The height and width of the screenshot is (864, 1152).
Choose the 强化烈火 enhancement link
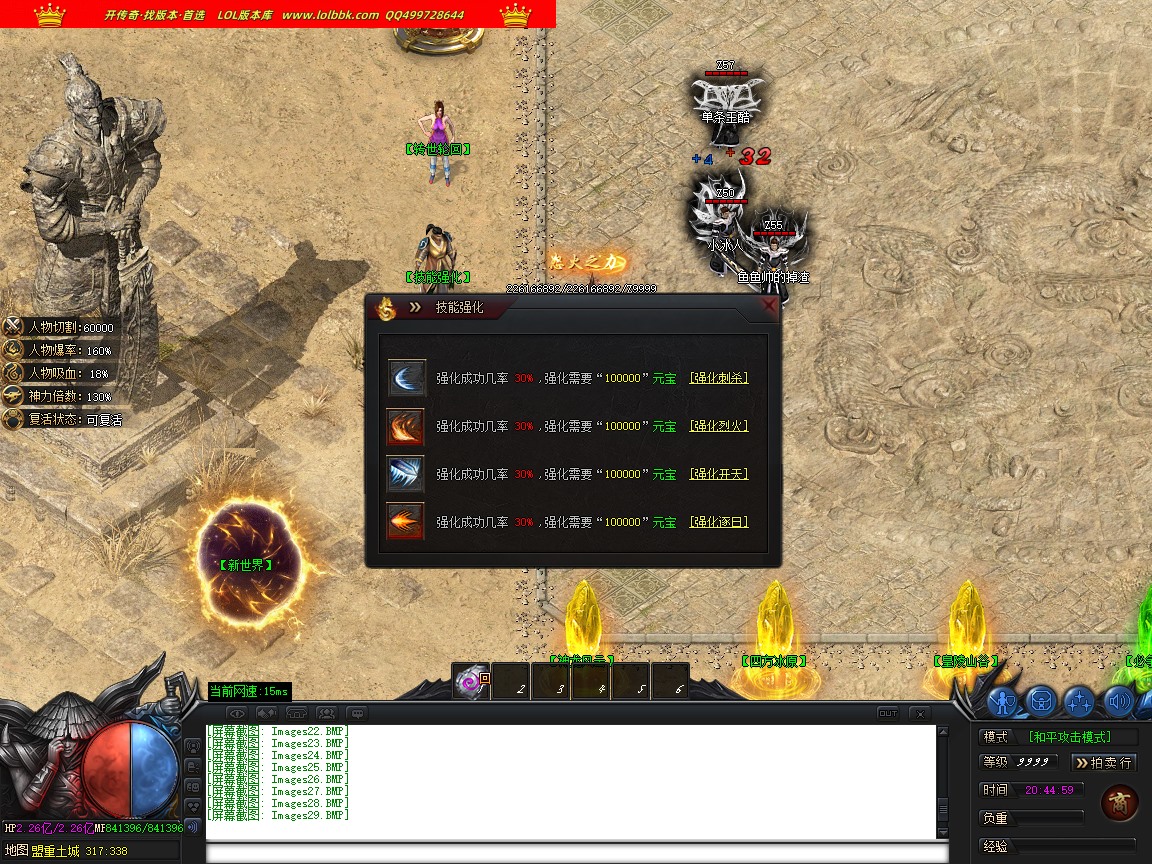tap(719, 426)
